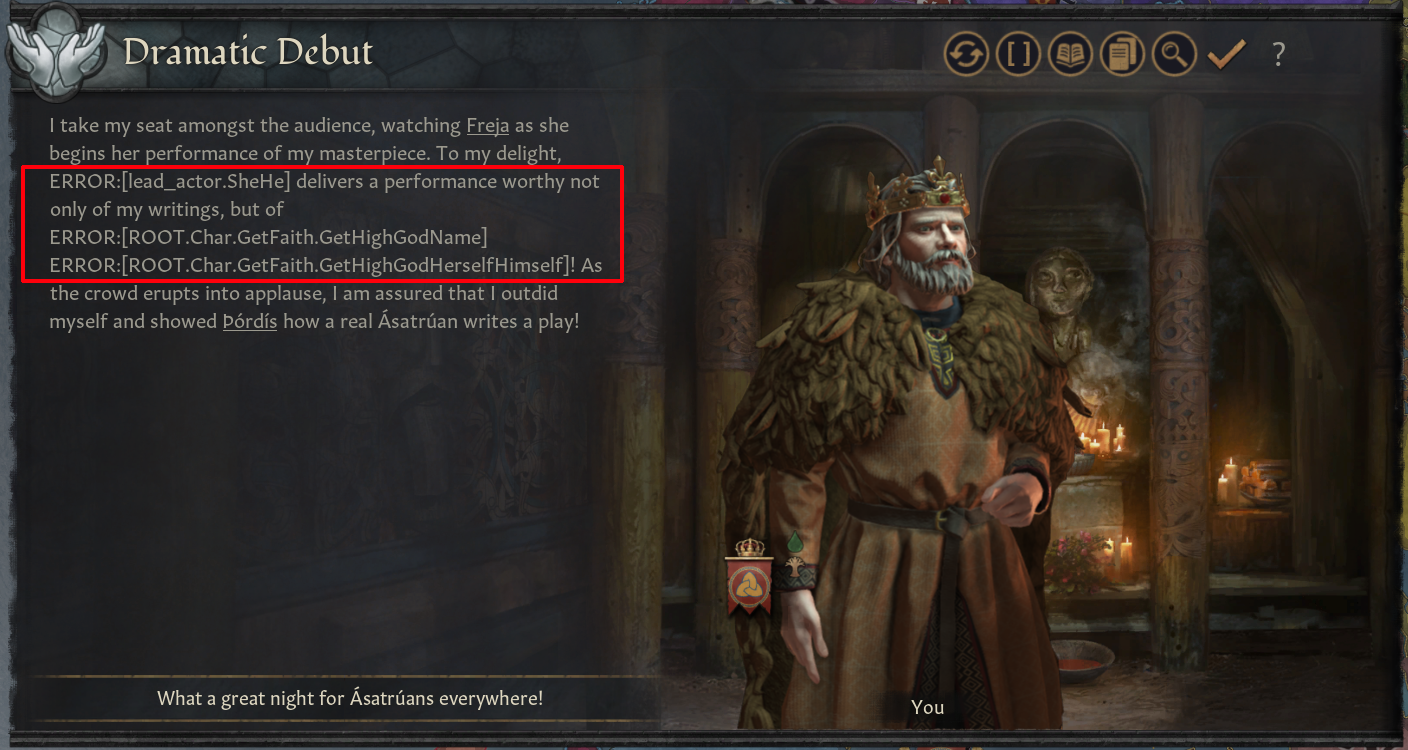Screen dimensions: 1408x750
Task: Copy the event ID via the documents icon
Action: pos(1121,54)
